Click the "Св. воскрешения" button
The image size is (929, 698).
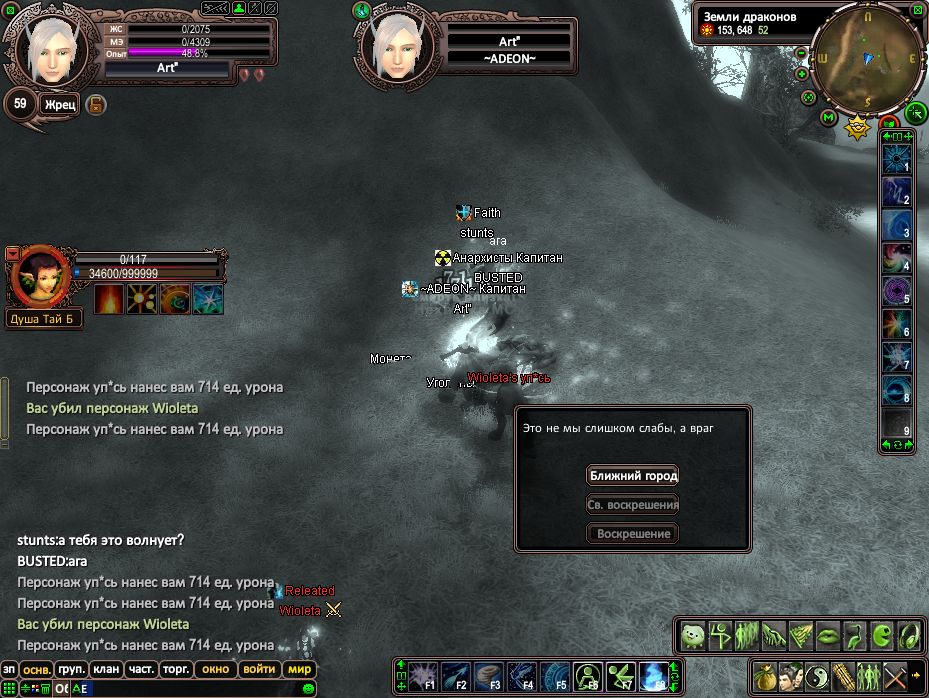tap(633, 505)
